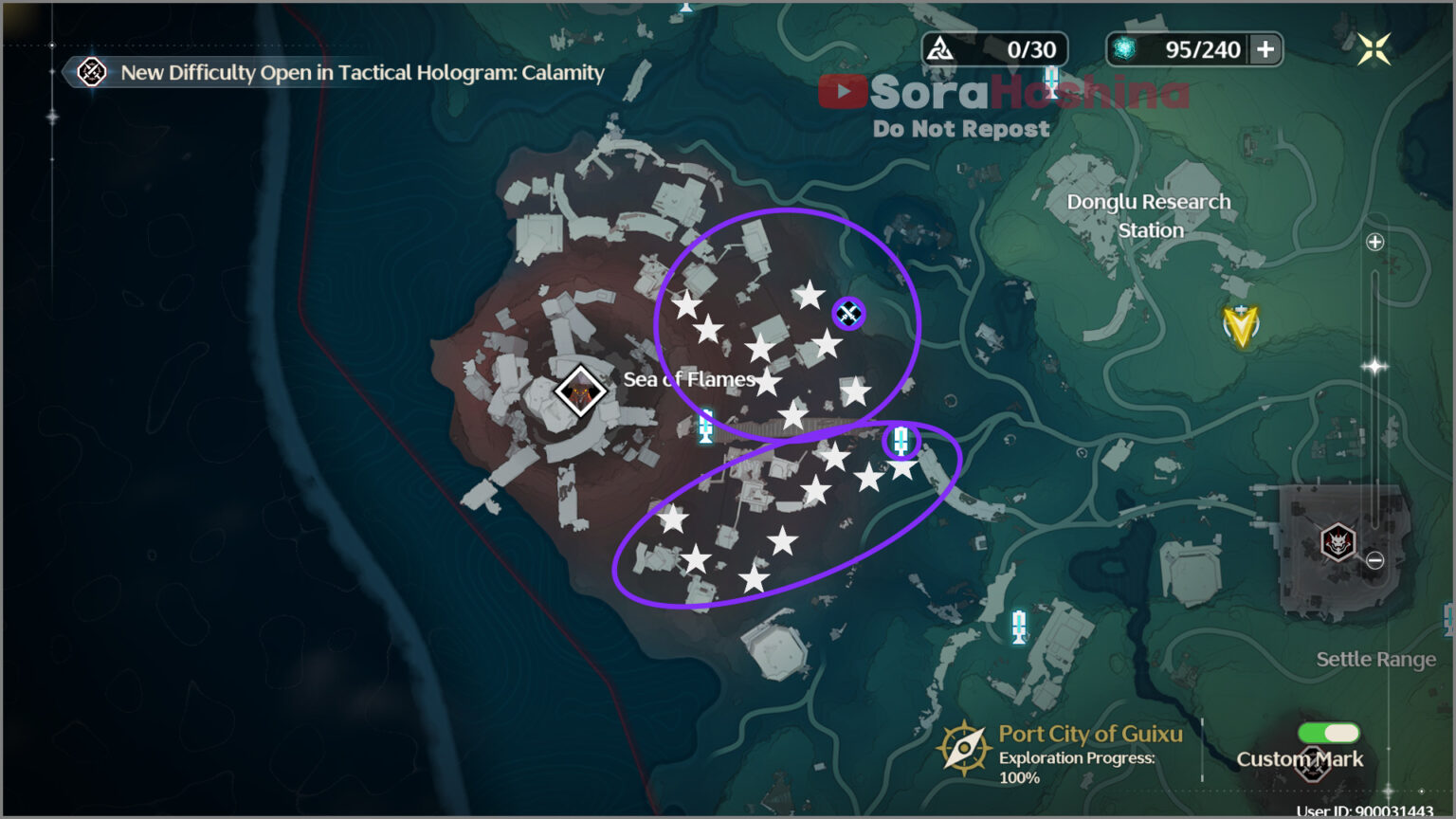Zoom out with the minus control on the right
The width and height of the screenshot is (1456, 819).
pyautogui.click(x=1376, y=559)
